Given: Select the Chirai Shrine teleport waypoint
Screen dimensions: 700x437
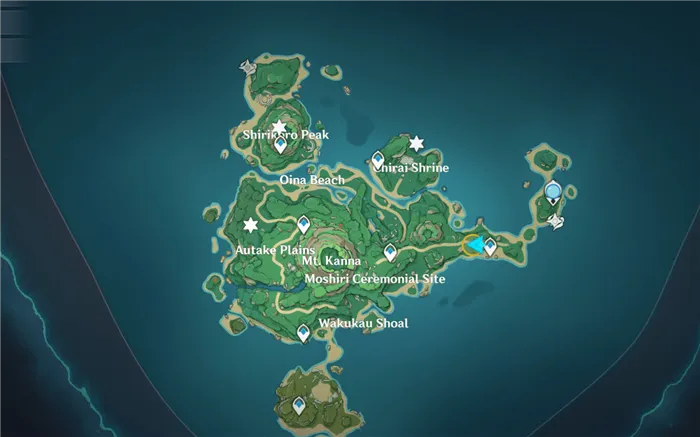Looking at the screenshot, I should (x=378, y=159).
